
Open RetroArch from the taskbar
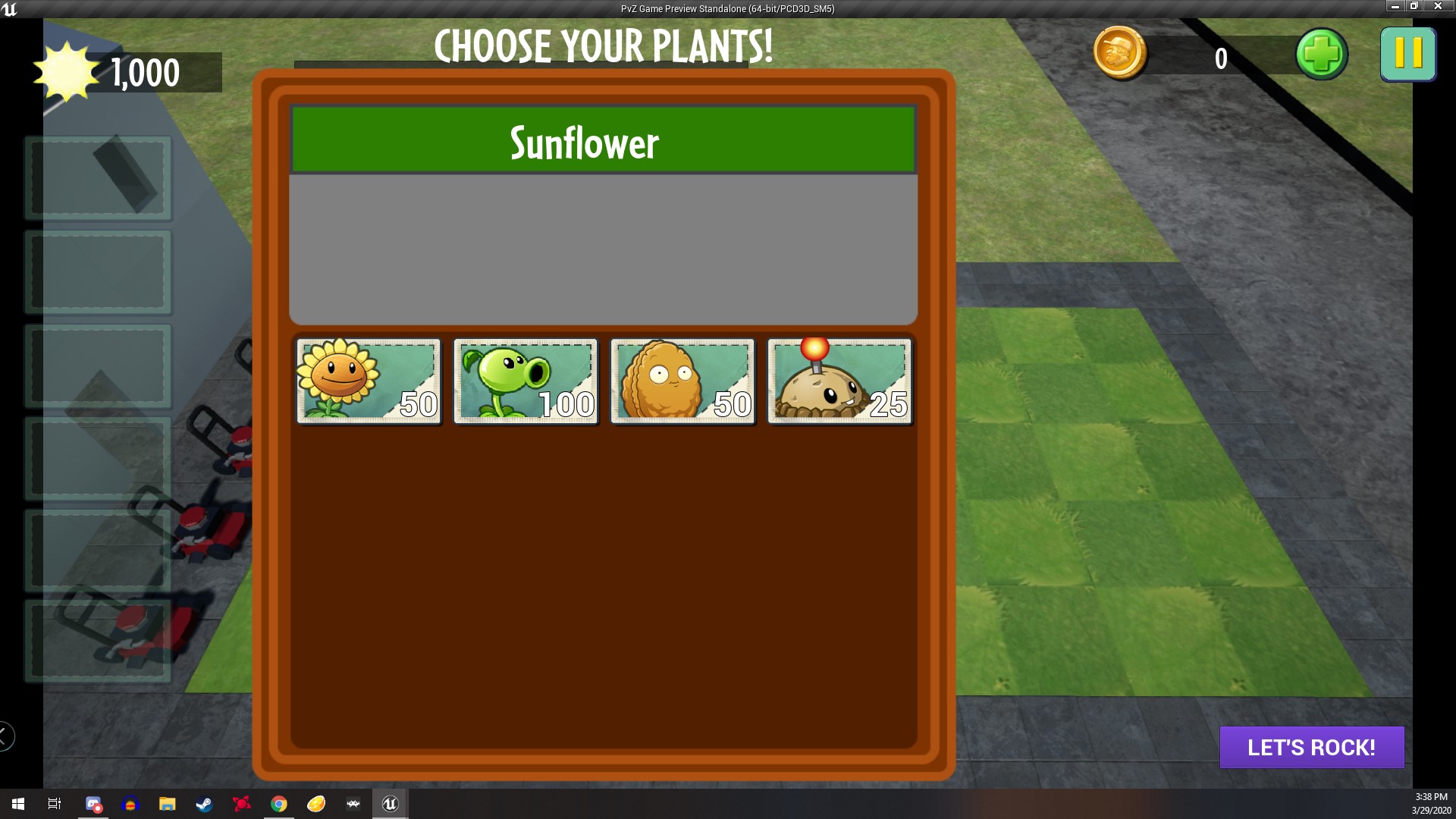pos(352,804)
